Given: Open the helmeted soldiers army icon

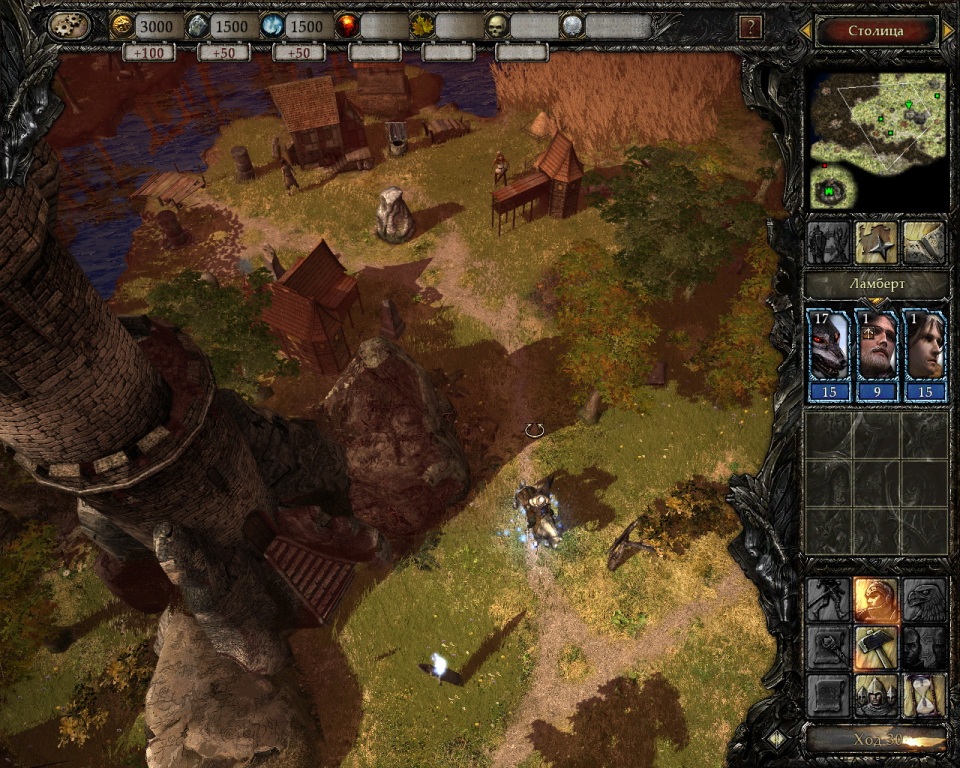Looking at the screenshot, I should pos(876,695).
